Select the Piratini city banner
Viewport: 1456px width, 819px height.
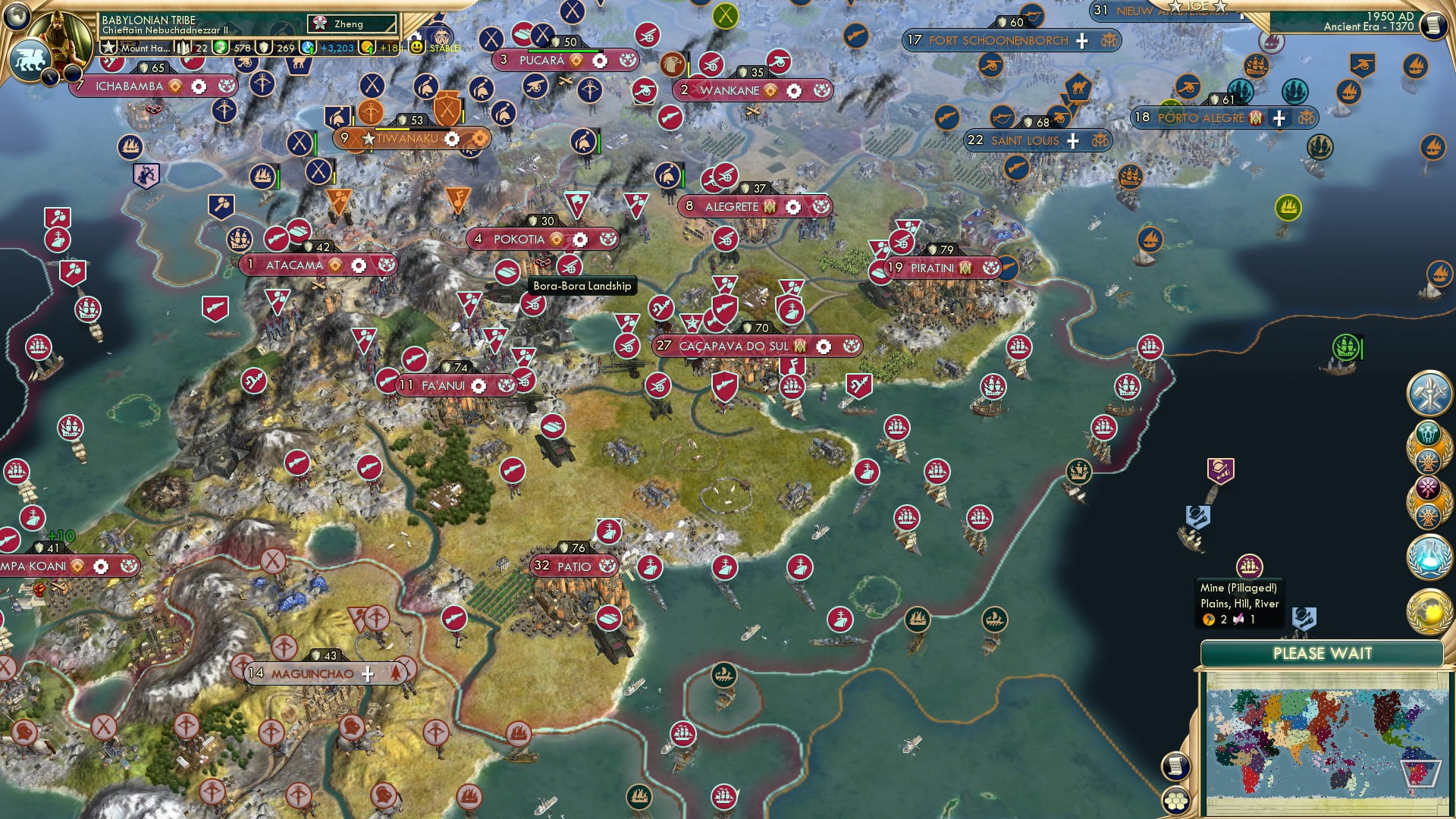click(x=932, y=268)
